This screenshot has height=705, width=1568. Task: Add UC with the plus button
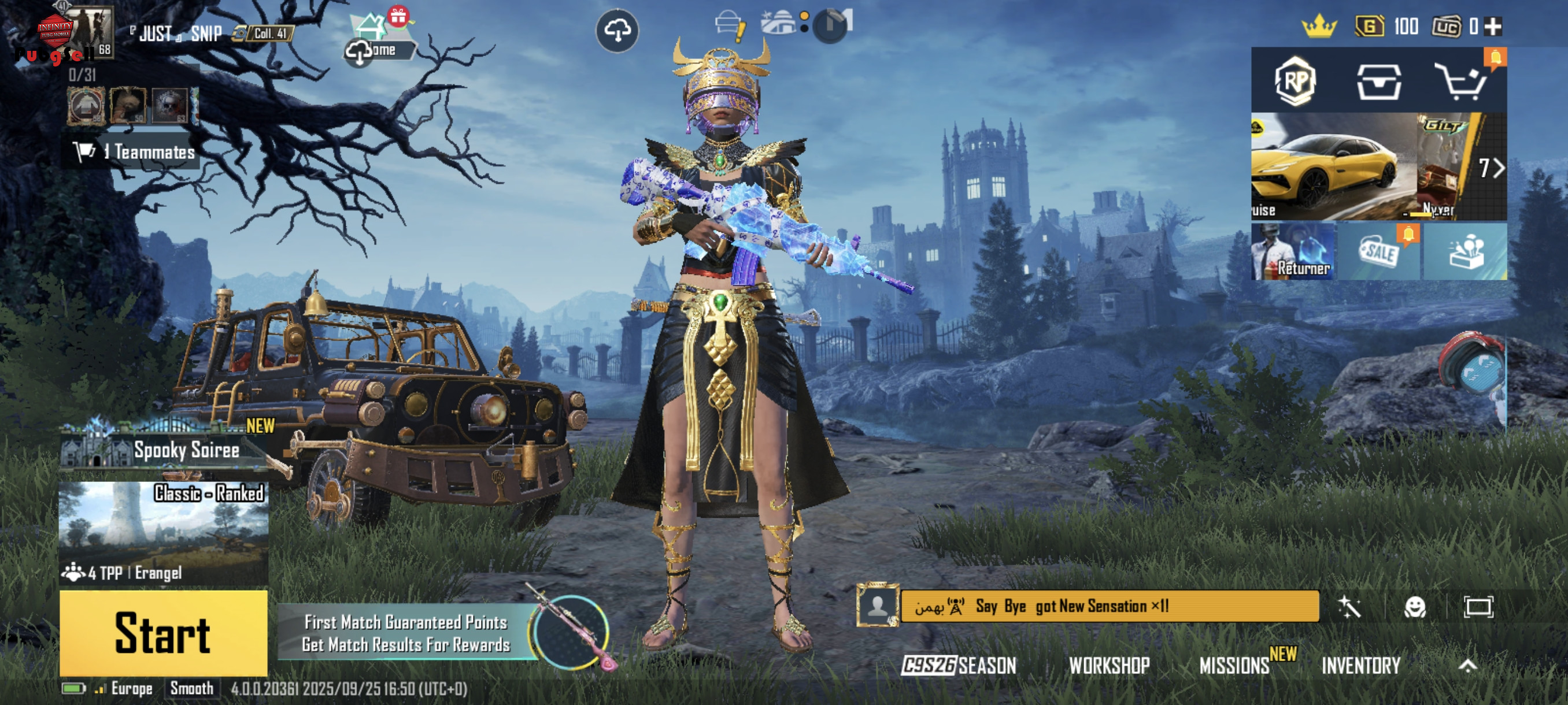(x=1492, y=26)
